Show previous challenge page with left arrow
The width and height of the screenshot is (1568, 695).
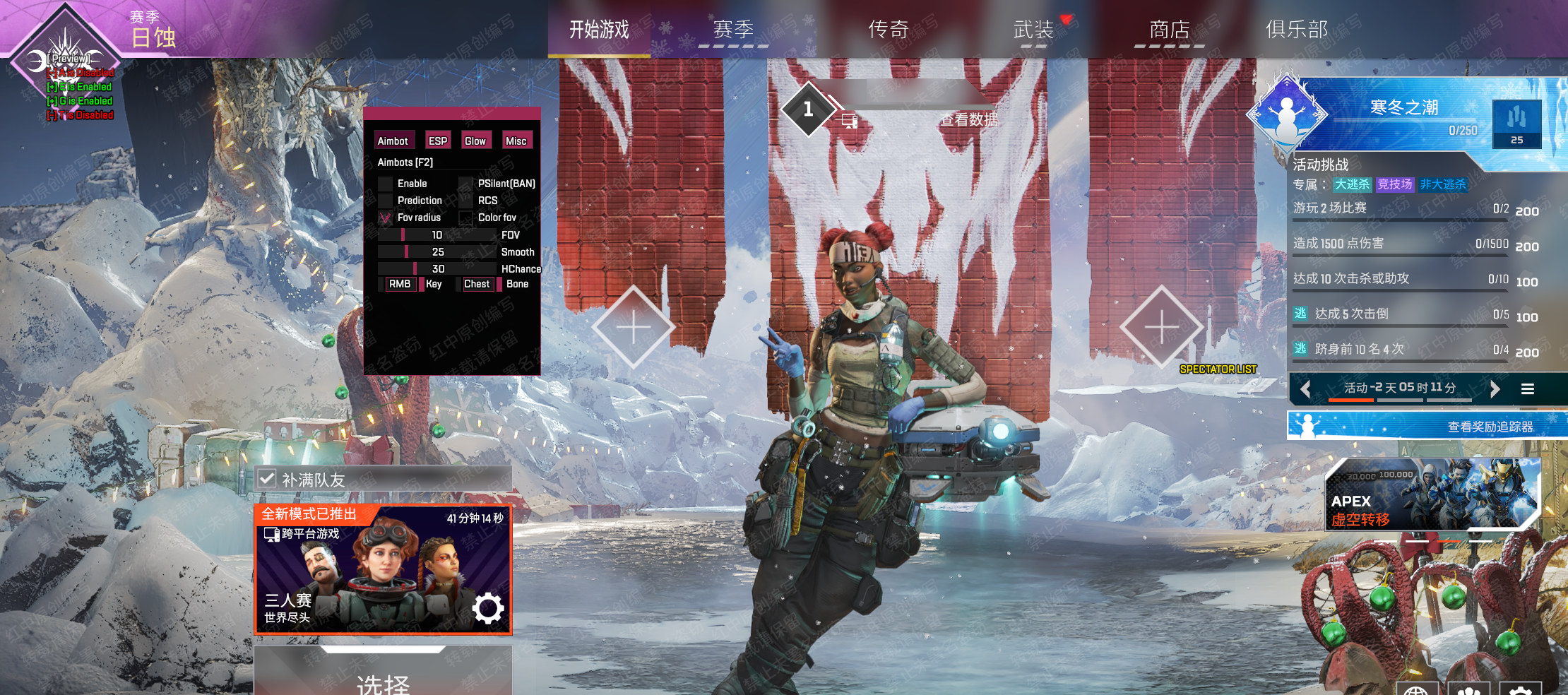1305,388
